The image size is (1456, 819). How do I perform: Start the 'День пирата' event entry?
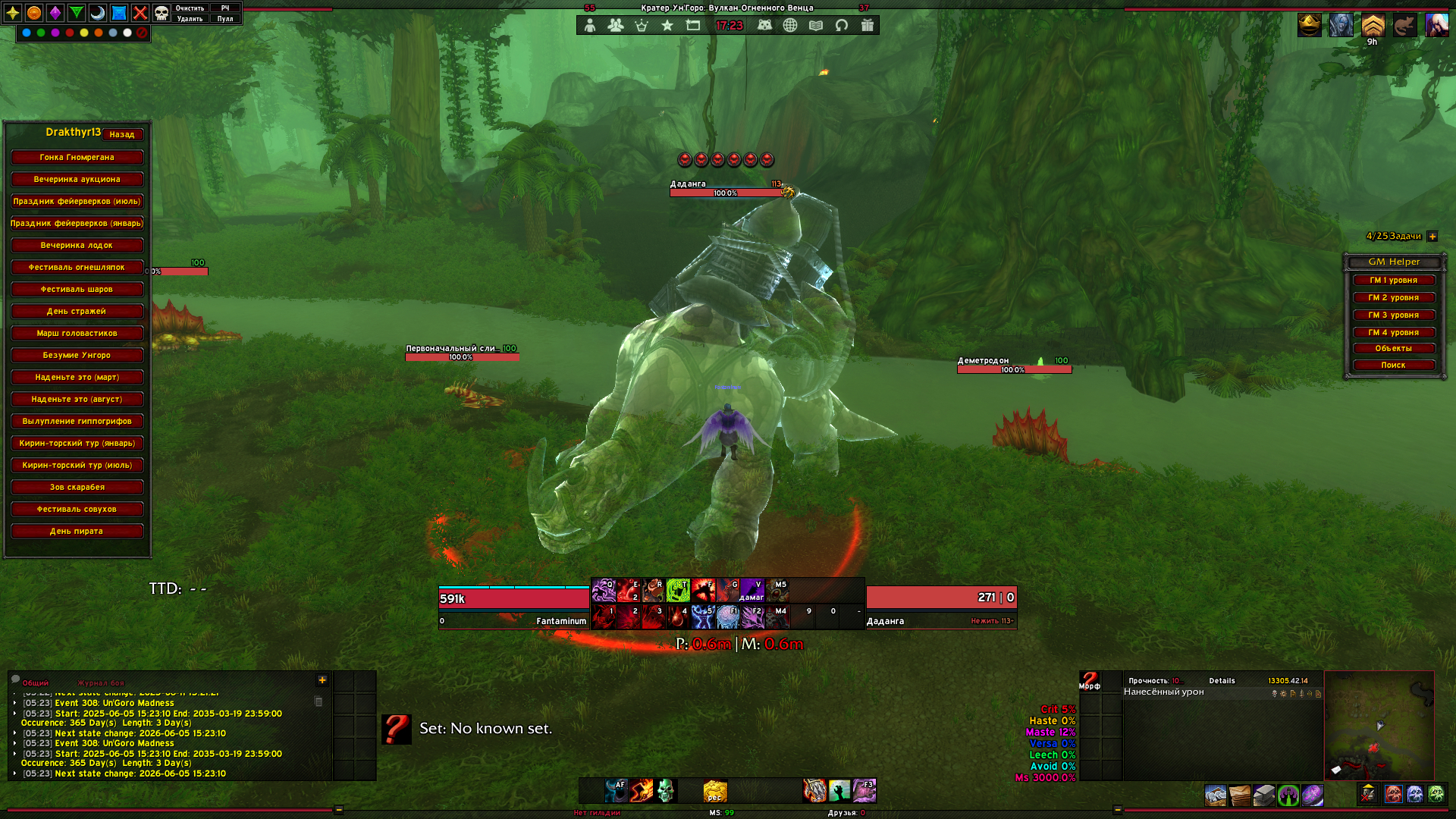(x=77, y=531)
